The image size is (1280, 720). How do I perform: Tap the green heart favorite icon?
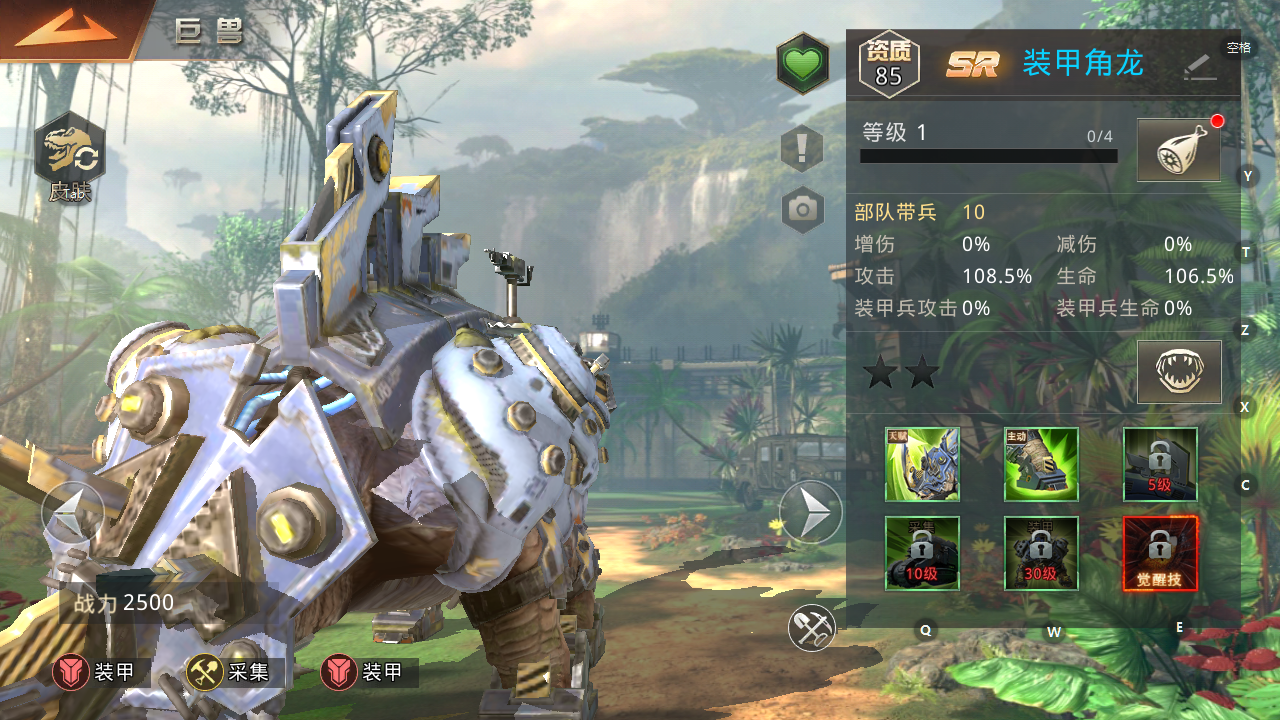pyautogui.click(x=802, y=64)
